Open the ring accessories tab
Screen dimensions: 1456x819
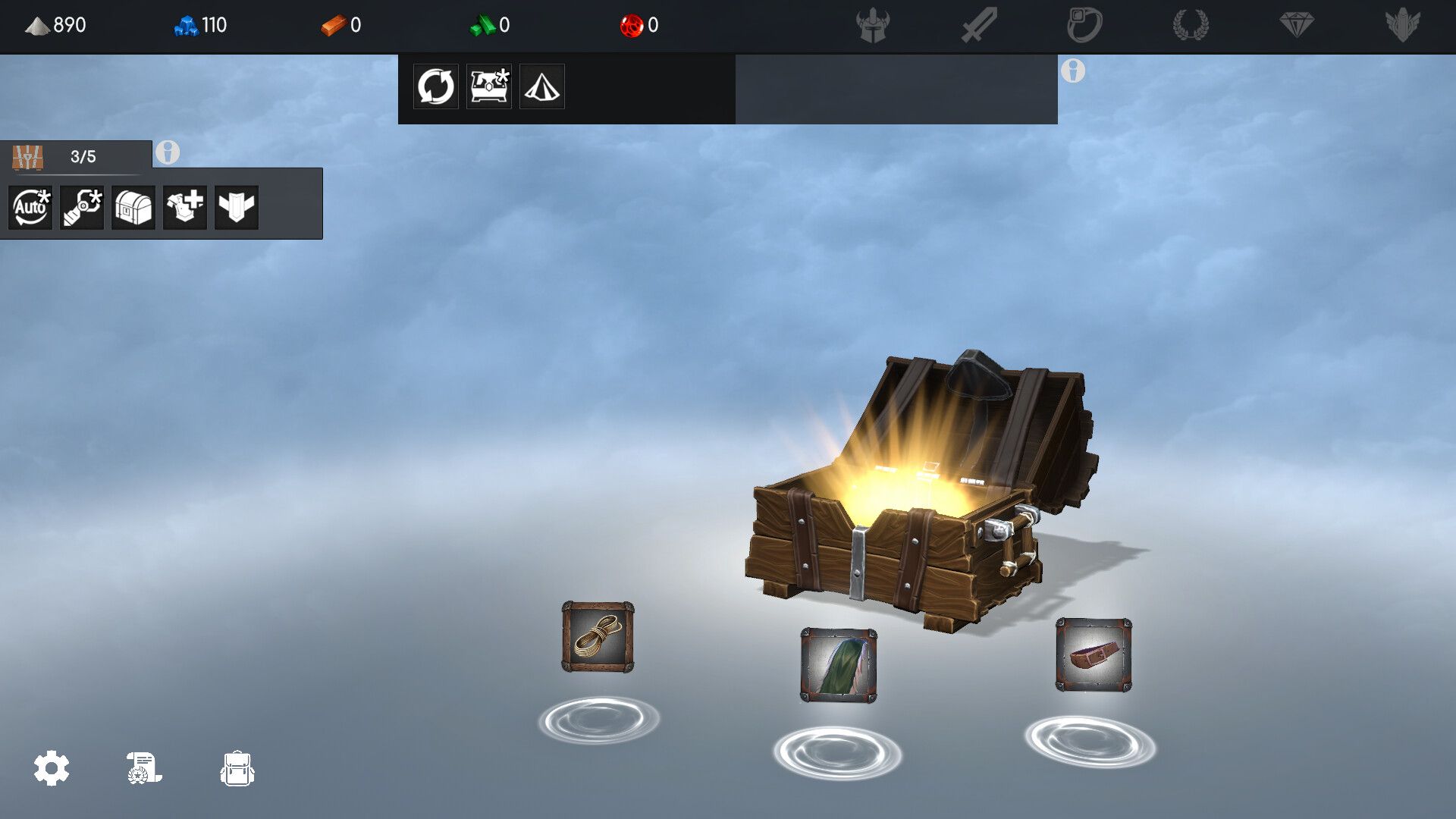[1084, 25]
